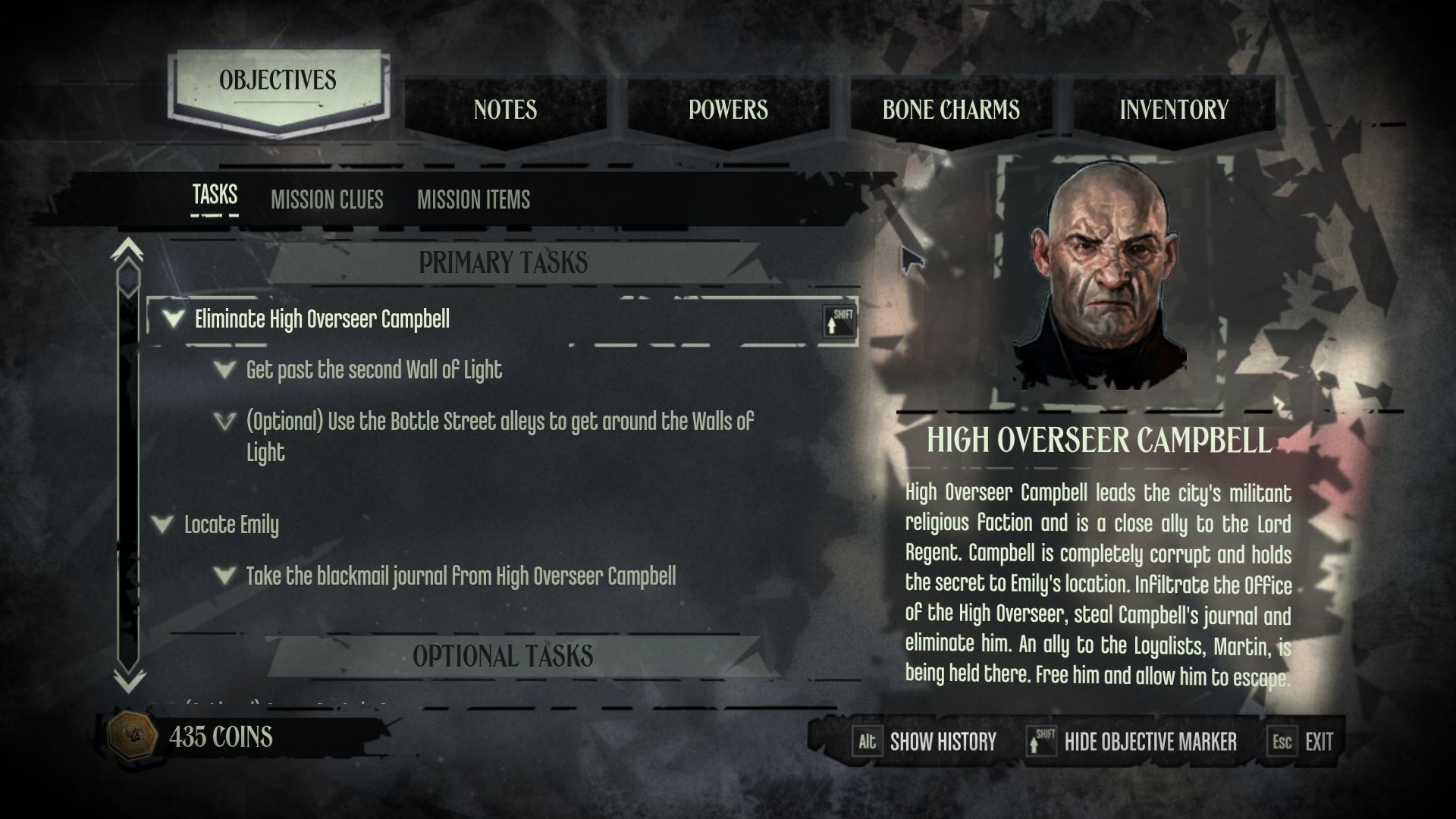View the Mission Items sub-tab
The width and height of the screenshot is (1456, 819).
pyautogui.click(x=473, y=199)
